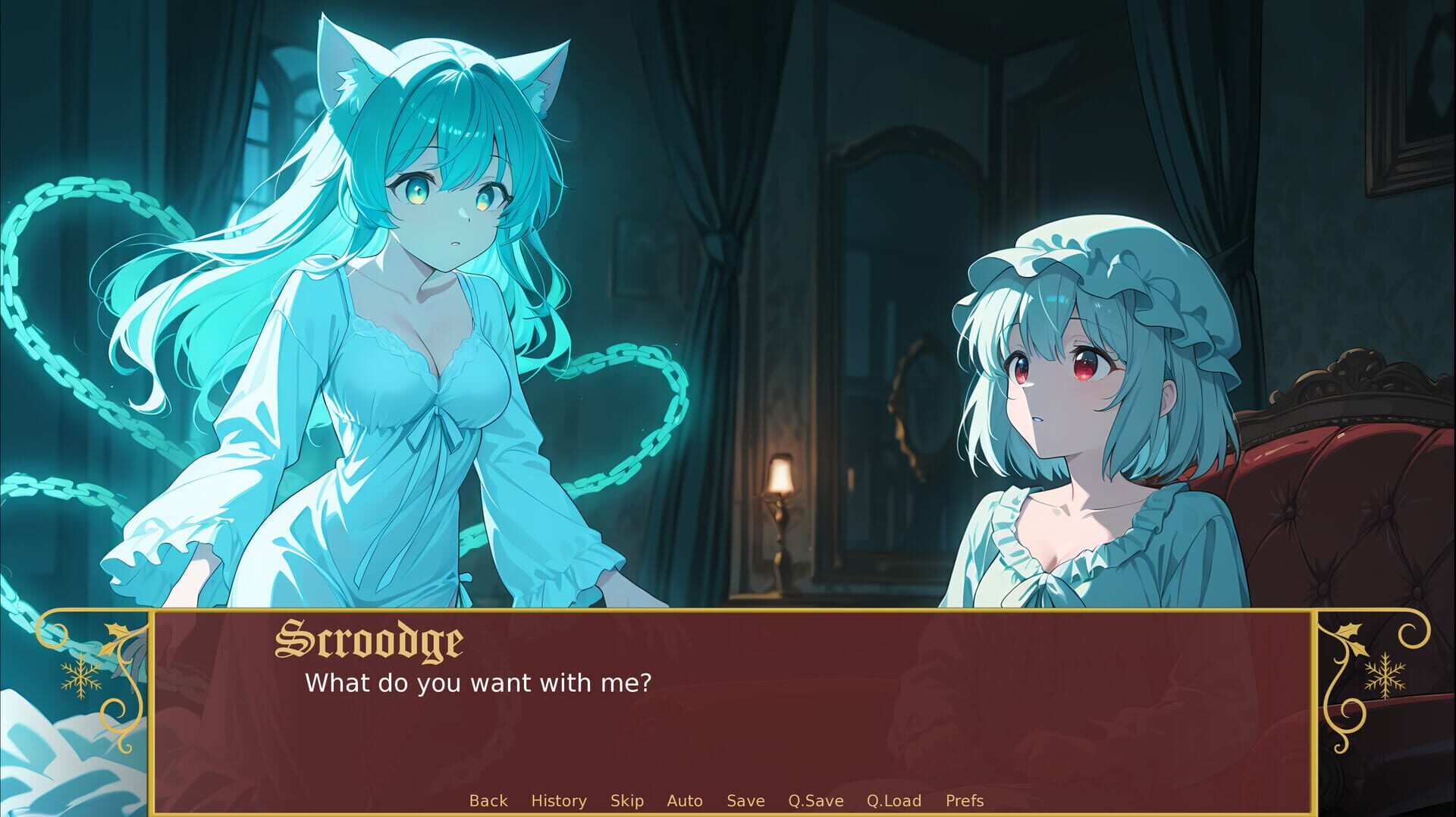Open the Save screen

[745, 800]
